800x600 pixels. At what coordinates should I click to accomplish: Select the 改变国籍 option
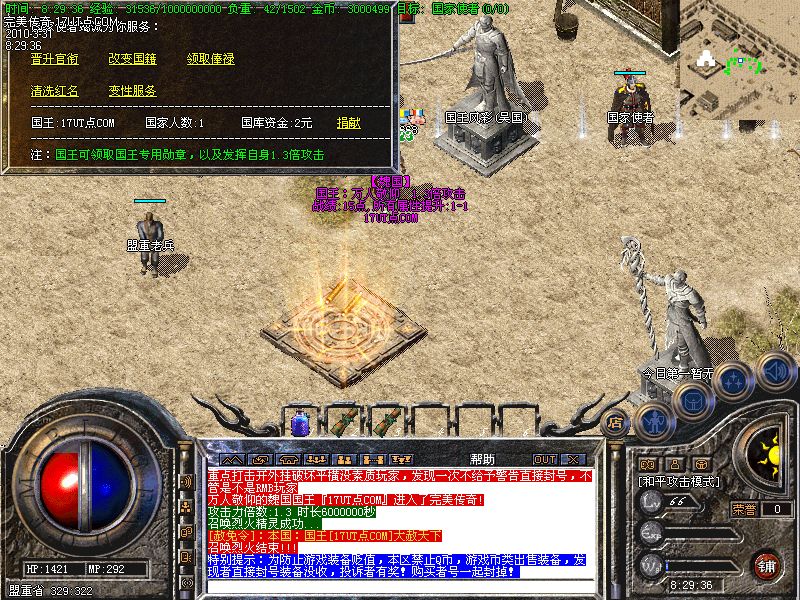(132, 59)
